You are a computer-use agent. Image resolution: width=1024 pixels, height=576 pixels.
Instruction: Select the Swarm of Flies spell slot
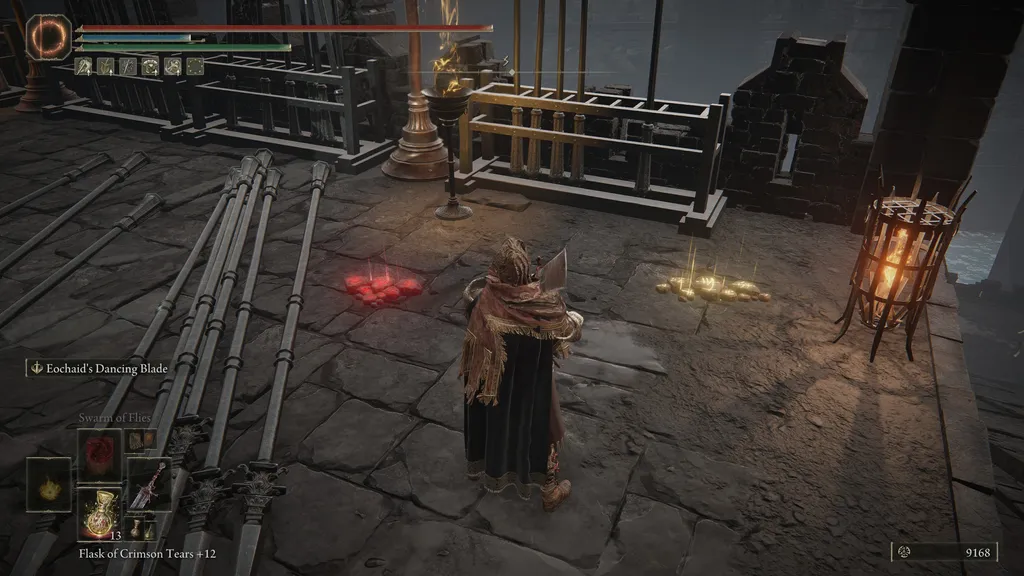(99, 451)
